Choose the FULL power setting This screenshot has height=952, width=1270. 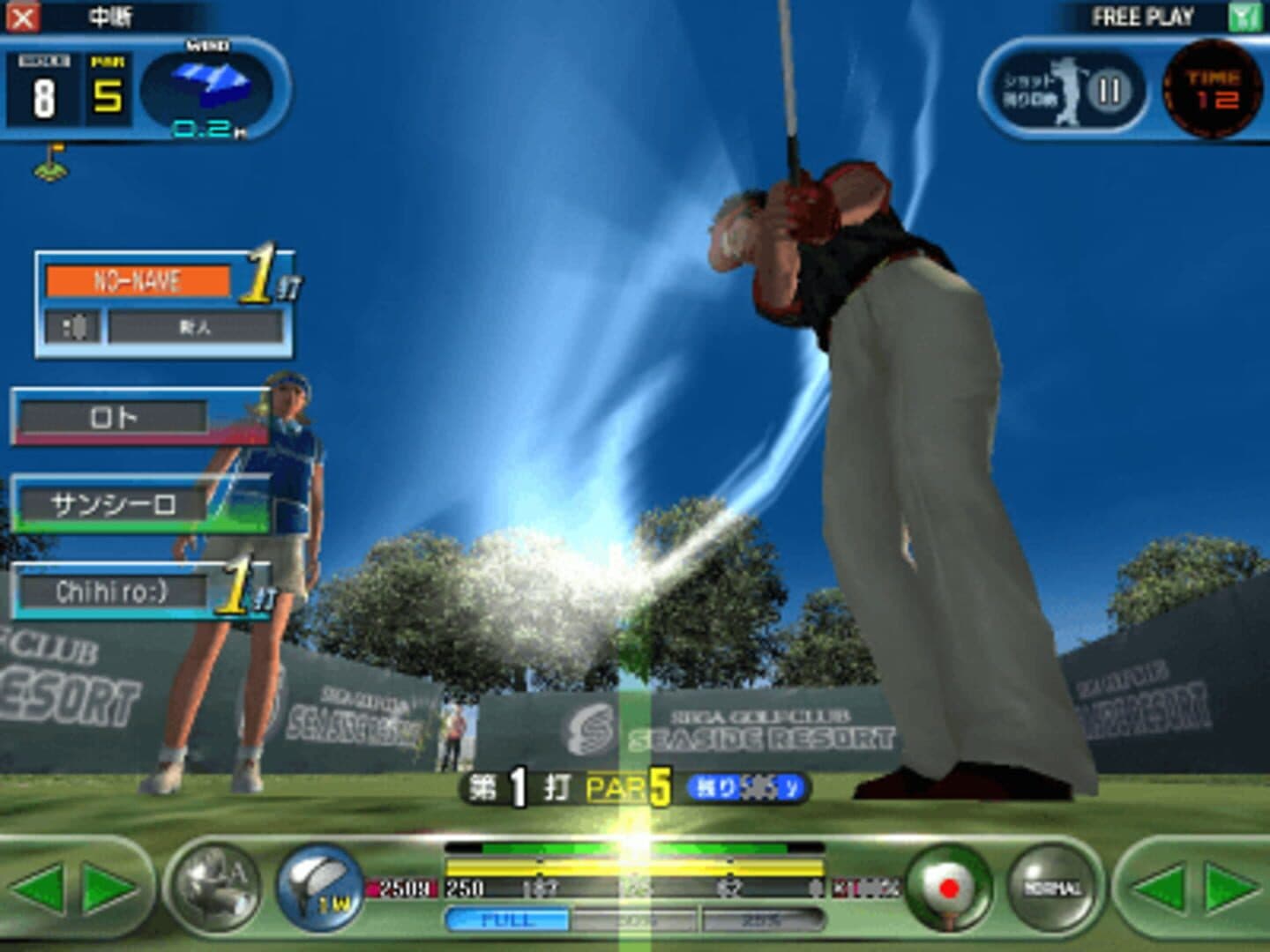[x=508, y=921]
